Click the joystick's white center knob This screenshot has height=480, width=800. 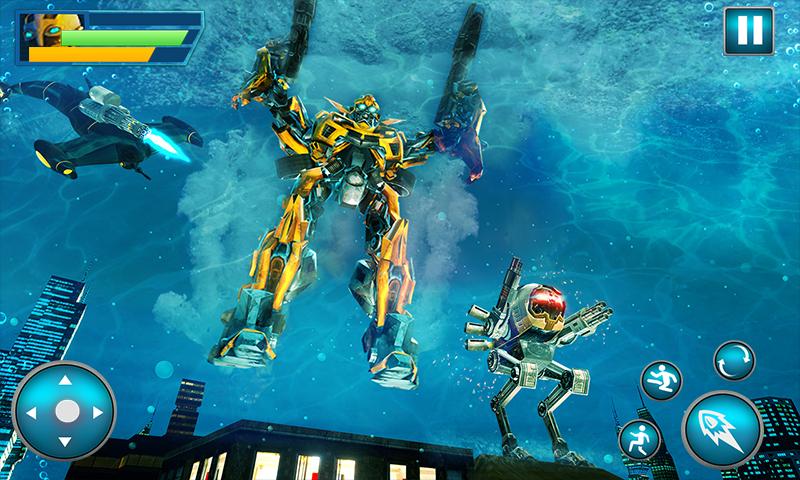pos(66,411)
